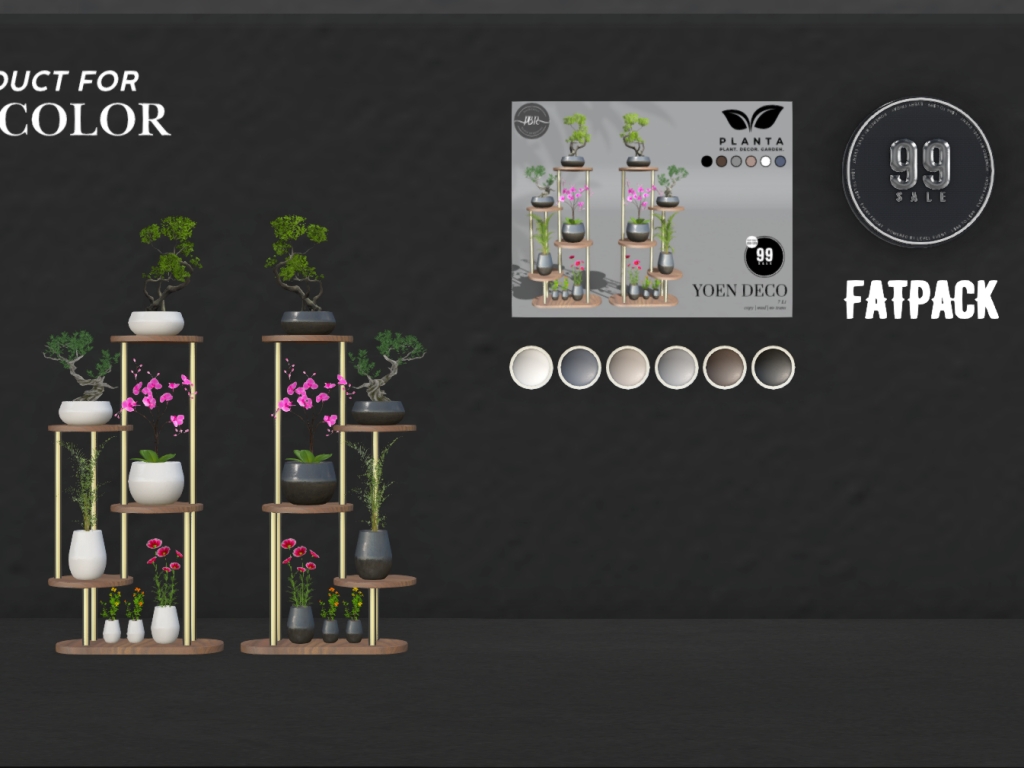Open the Yoen Deco fatpack vendor poster

651,209
